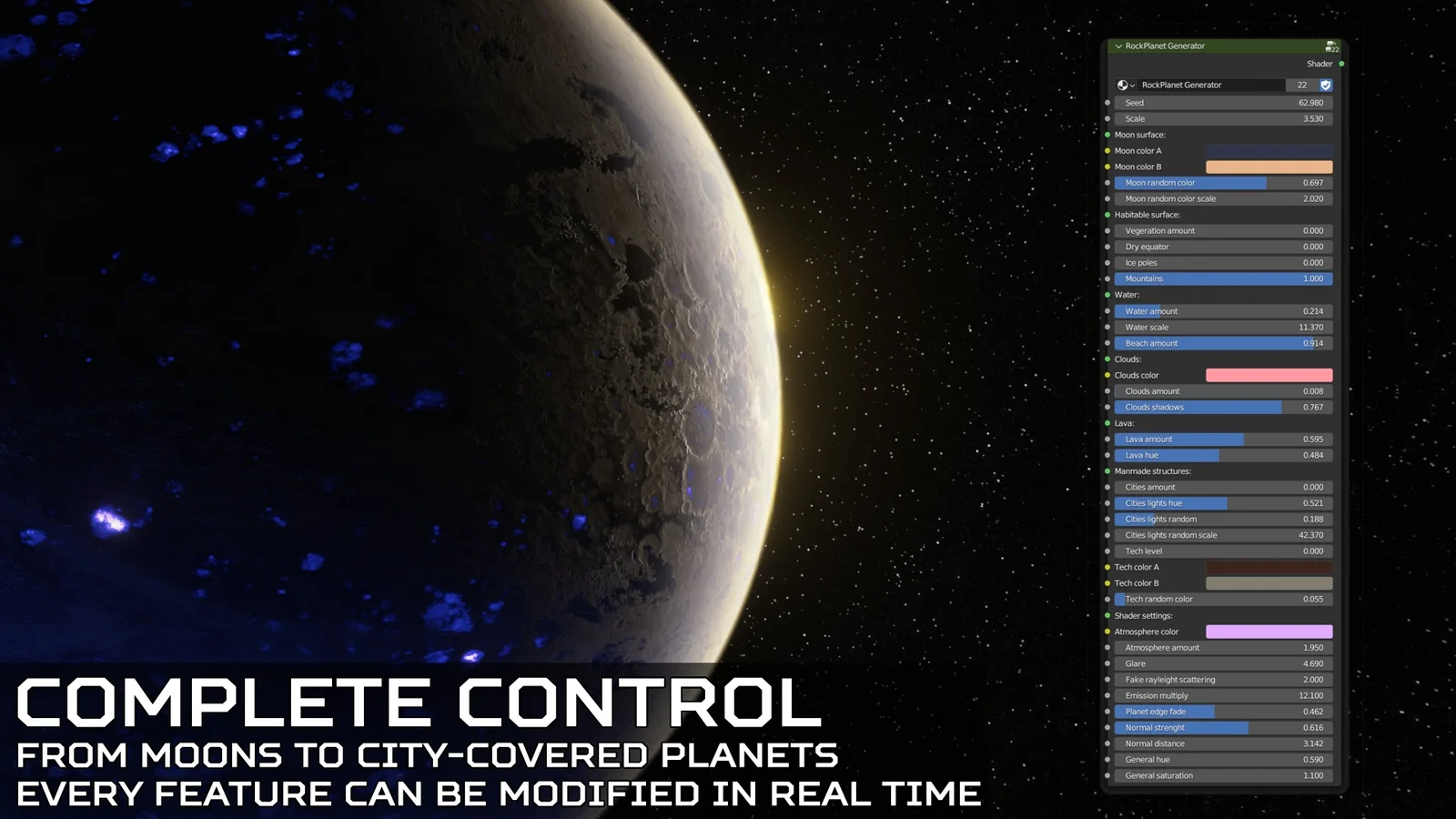Enable the fake user shield toggle
1456x819 pixels.
(x=1325, y=85)
